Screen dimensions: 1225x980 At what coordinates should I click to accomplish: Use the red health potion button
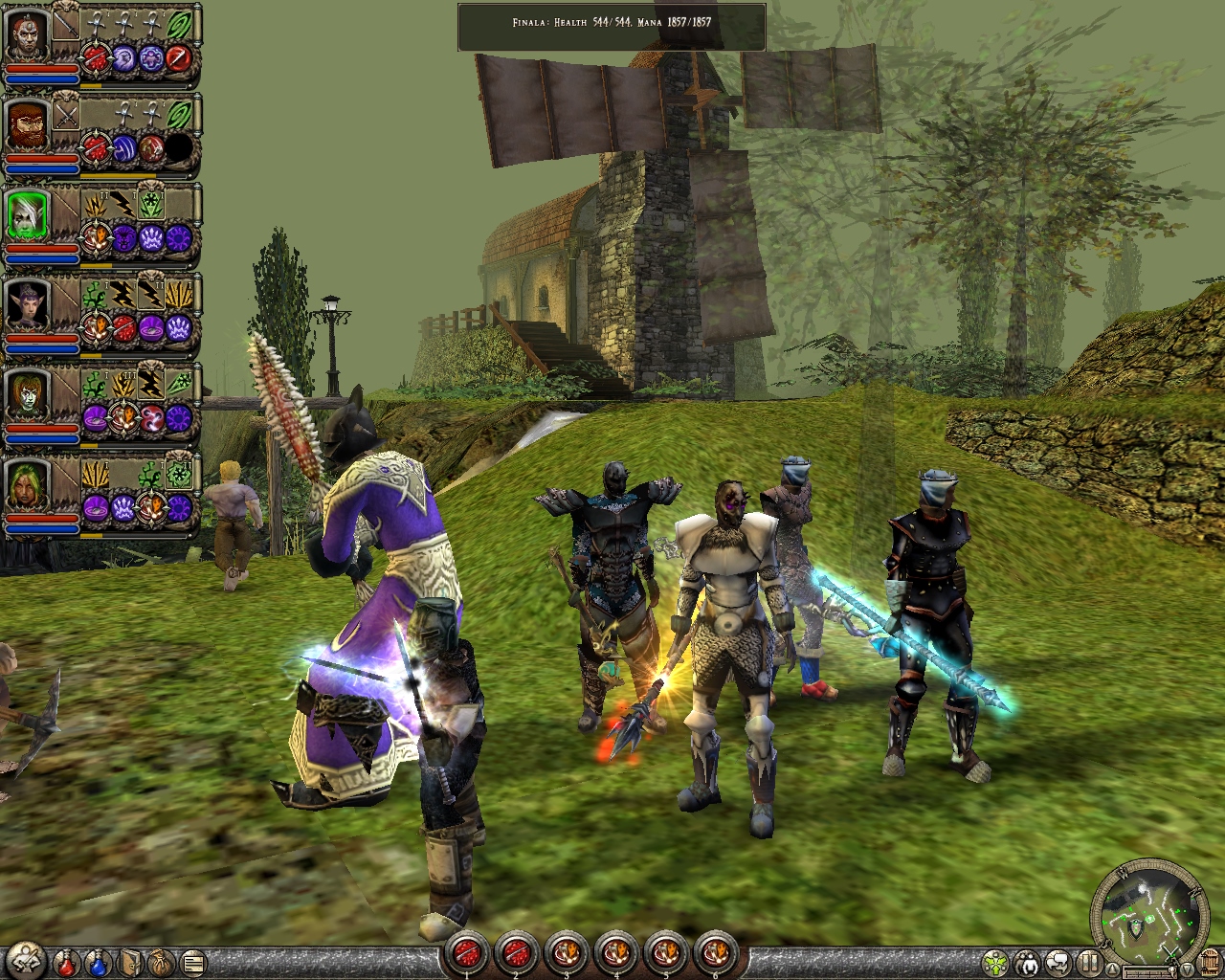click(x=66, y=961)
